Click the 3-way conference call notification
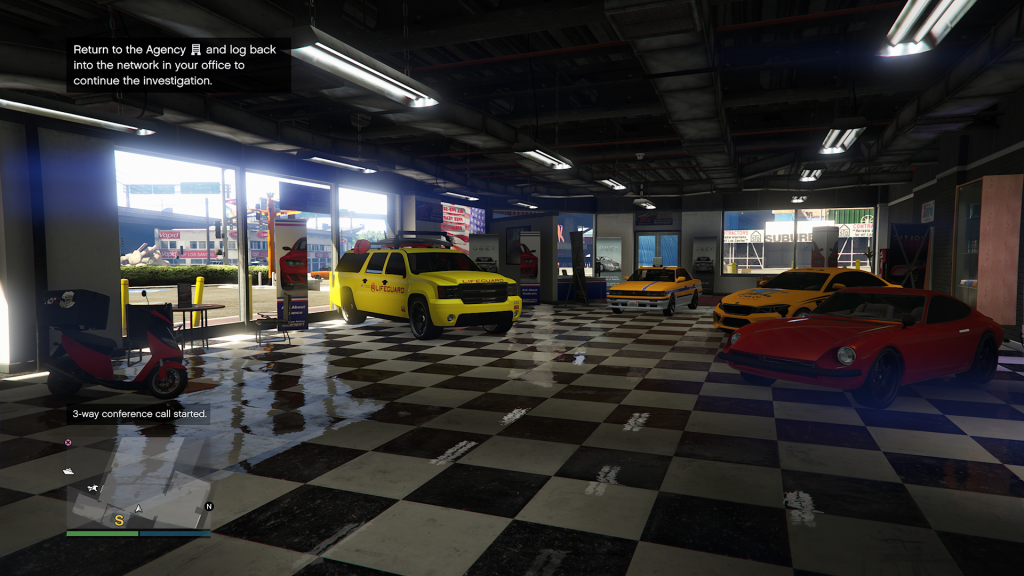This screenshot has width=1024, height=576. [x=139, y=413]
